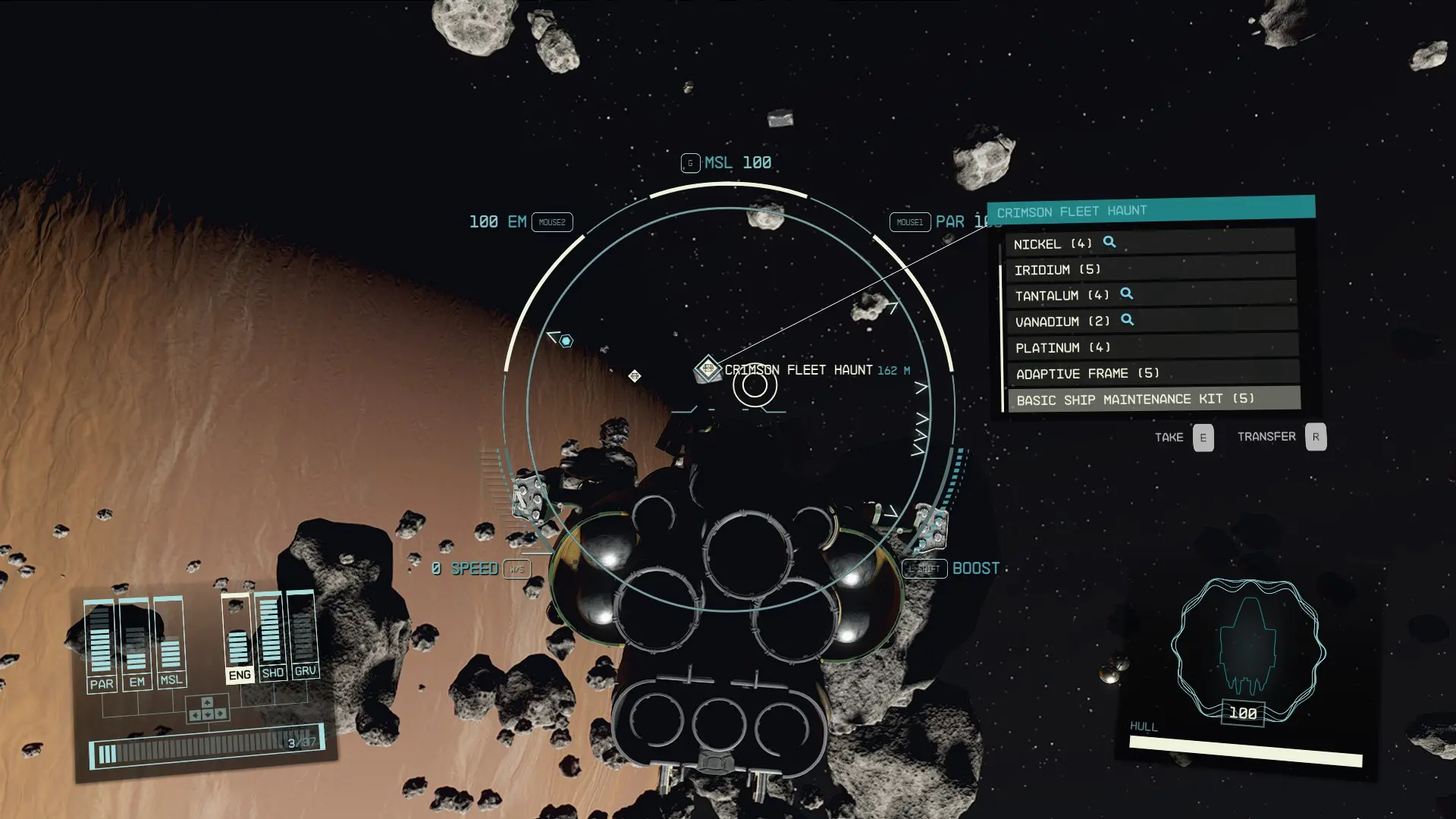Select Nickel in the loot list
The image size is (1456, 819).
[1149, 243]
